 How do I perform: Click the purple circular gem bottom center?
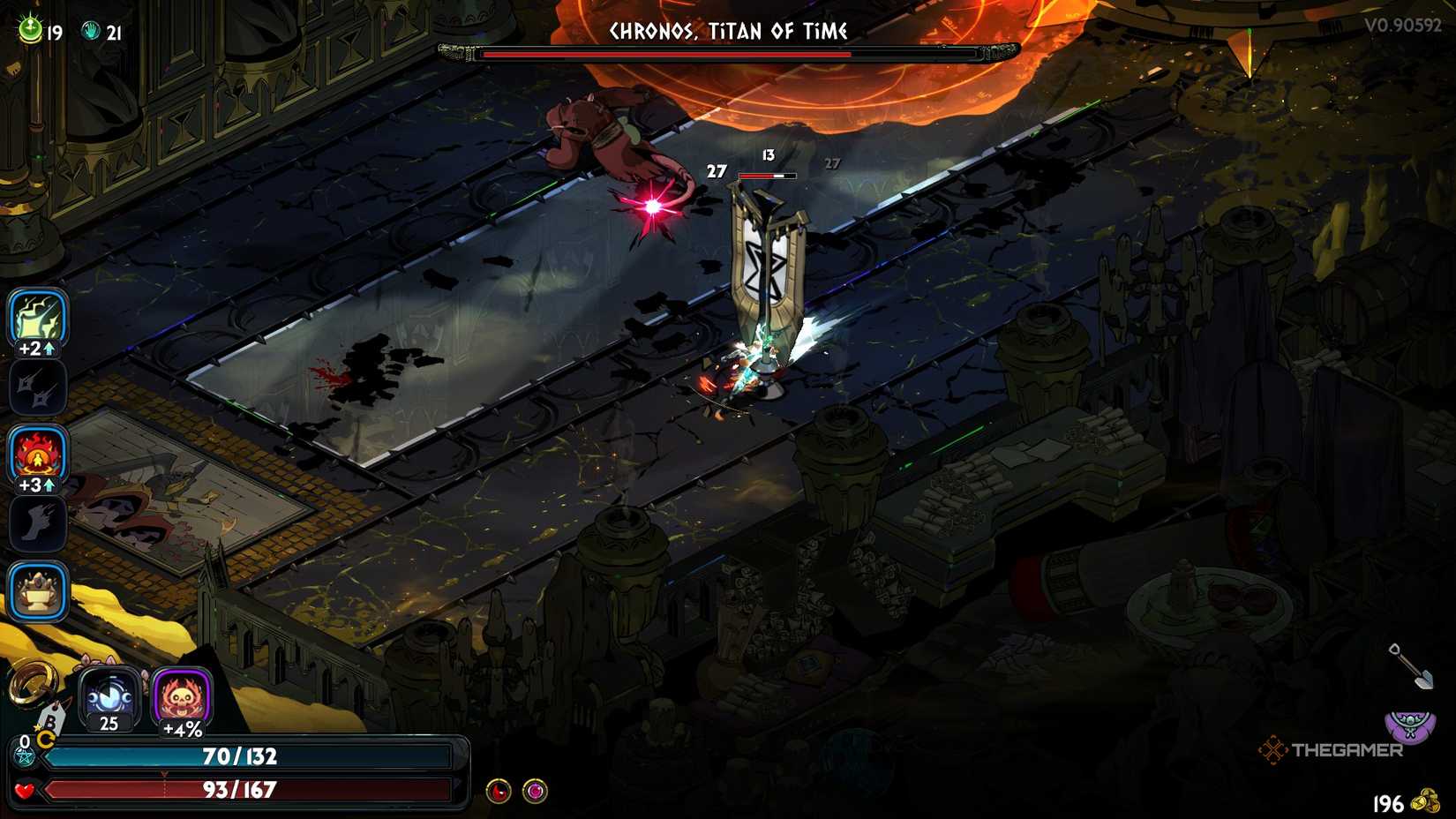(533, 789)
